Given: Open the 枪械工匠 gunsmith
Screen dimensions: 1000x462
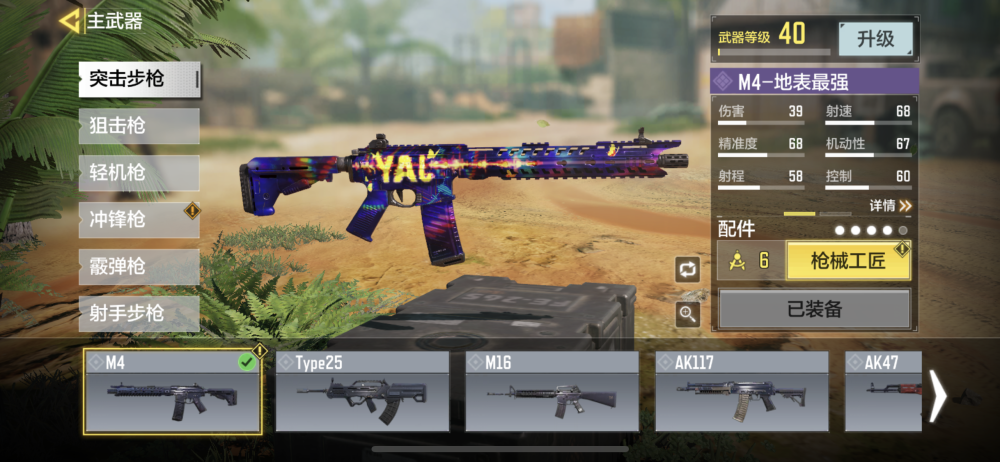Looking at the screenshot, I should coord(848,261).
